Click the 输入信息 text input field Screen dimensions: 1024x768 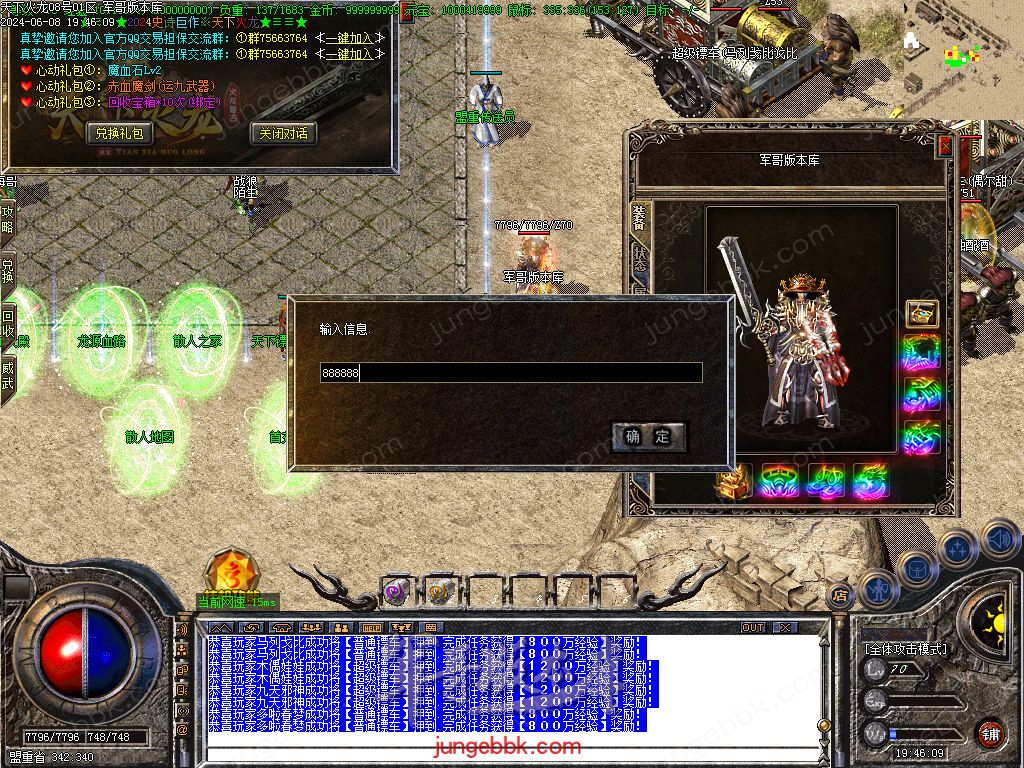[x=510, y=373]
